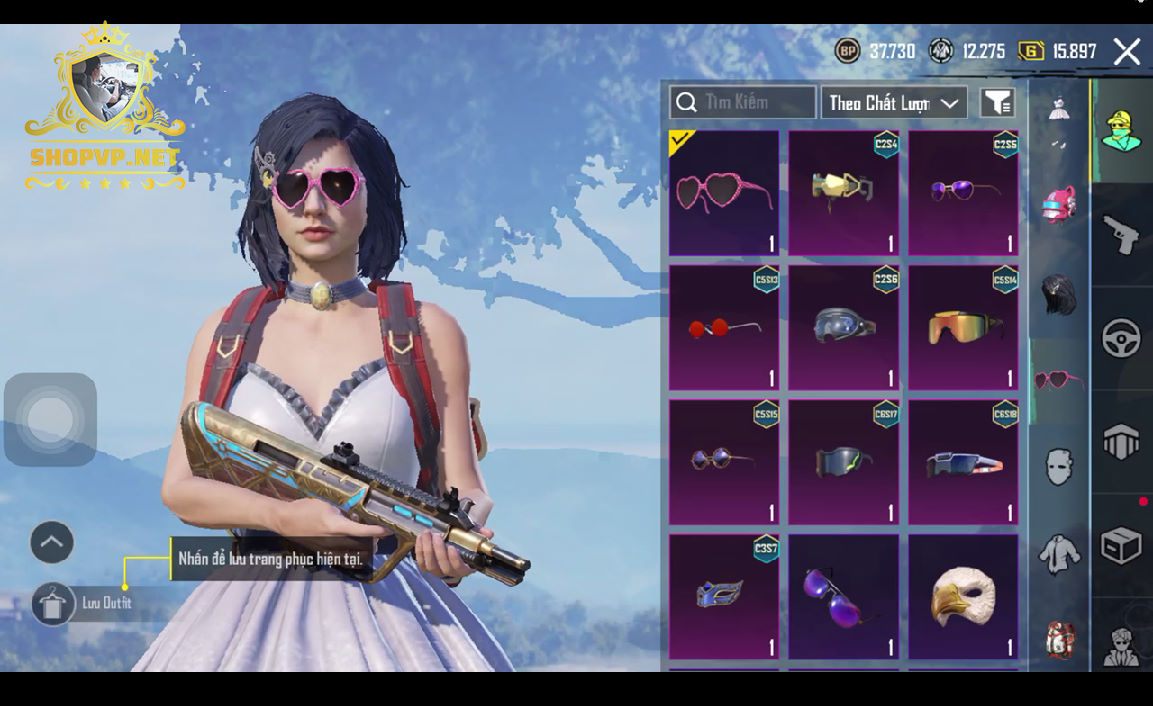
Task: Select the red round glasses item
Action: coord(723,327)
